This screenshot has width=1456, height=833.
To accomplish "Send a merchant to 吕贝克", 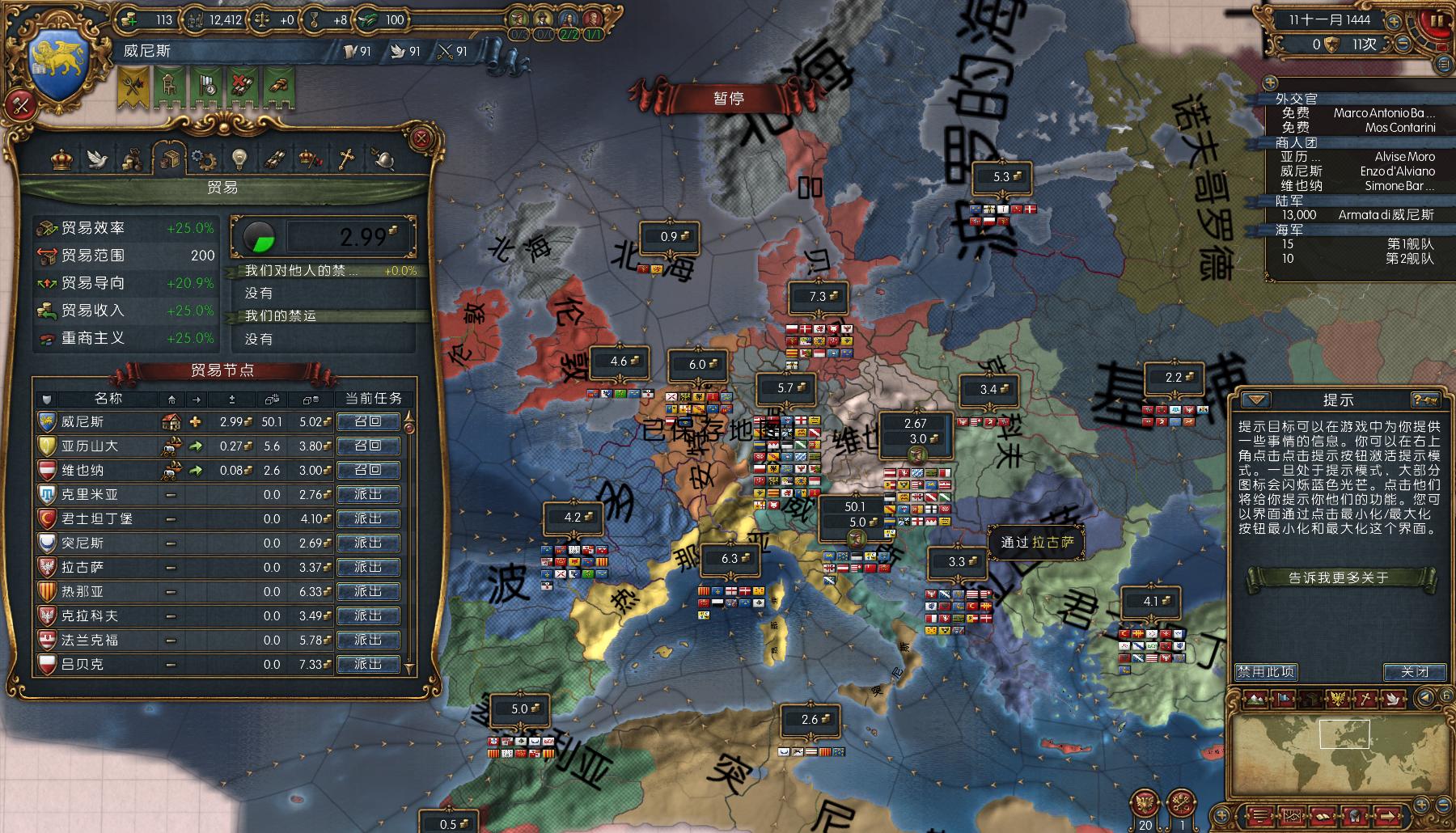I will pyautogui.click(x=368, y=664).
